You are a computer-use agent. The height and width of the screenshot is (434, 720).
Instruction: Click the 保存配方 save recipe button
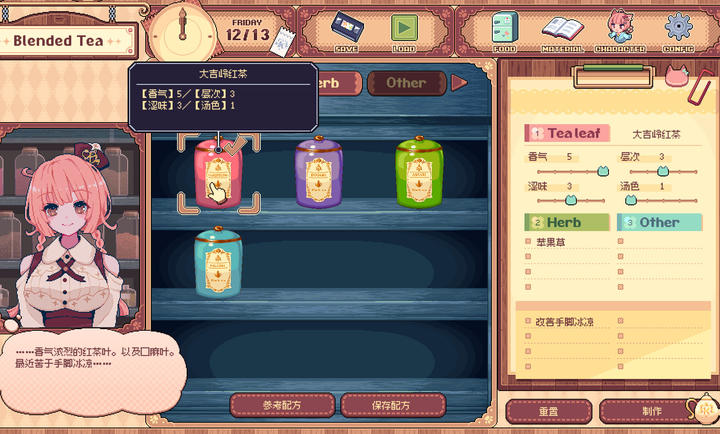[x=392, y=405]
